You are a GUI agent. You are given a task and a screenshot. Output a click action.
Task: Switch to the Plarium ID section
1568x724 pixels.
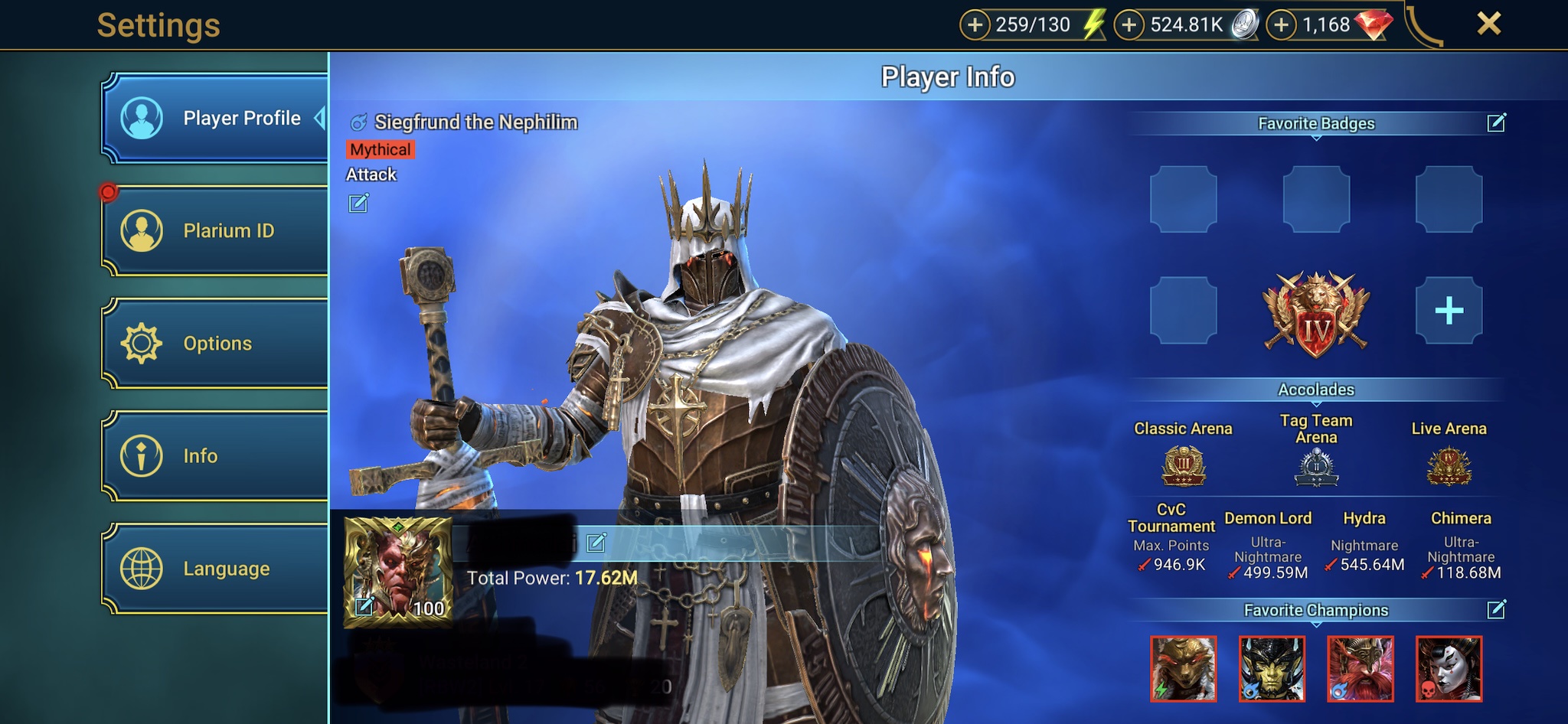click(x=216, y=231)
